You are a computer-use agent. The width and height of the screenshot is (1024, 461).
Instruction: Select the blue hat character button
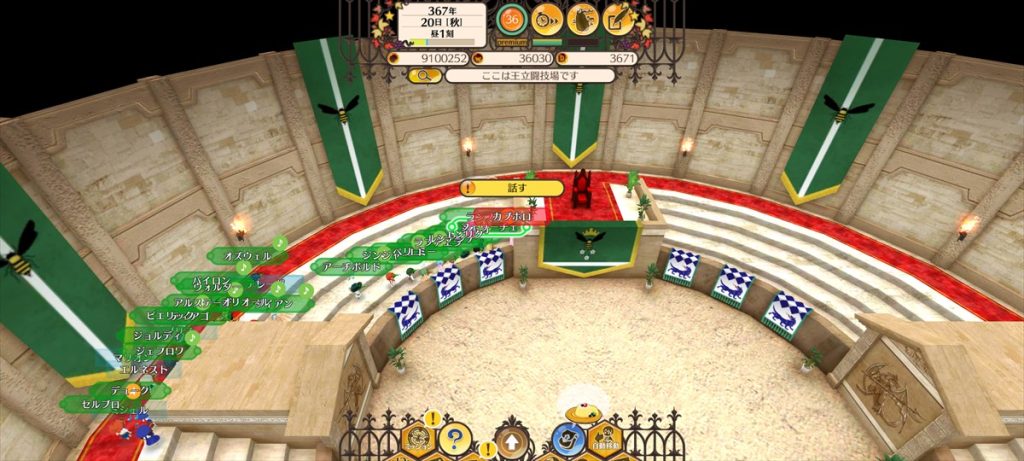pyautogui.click(x=570, y=438)
